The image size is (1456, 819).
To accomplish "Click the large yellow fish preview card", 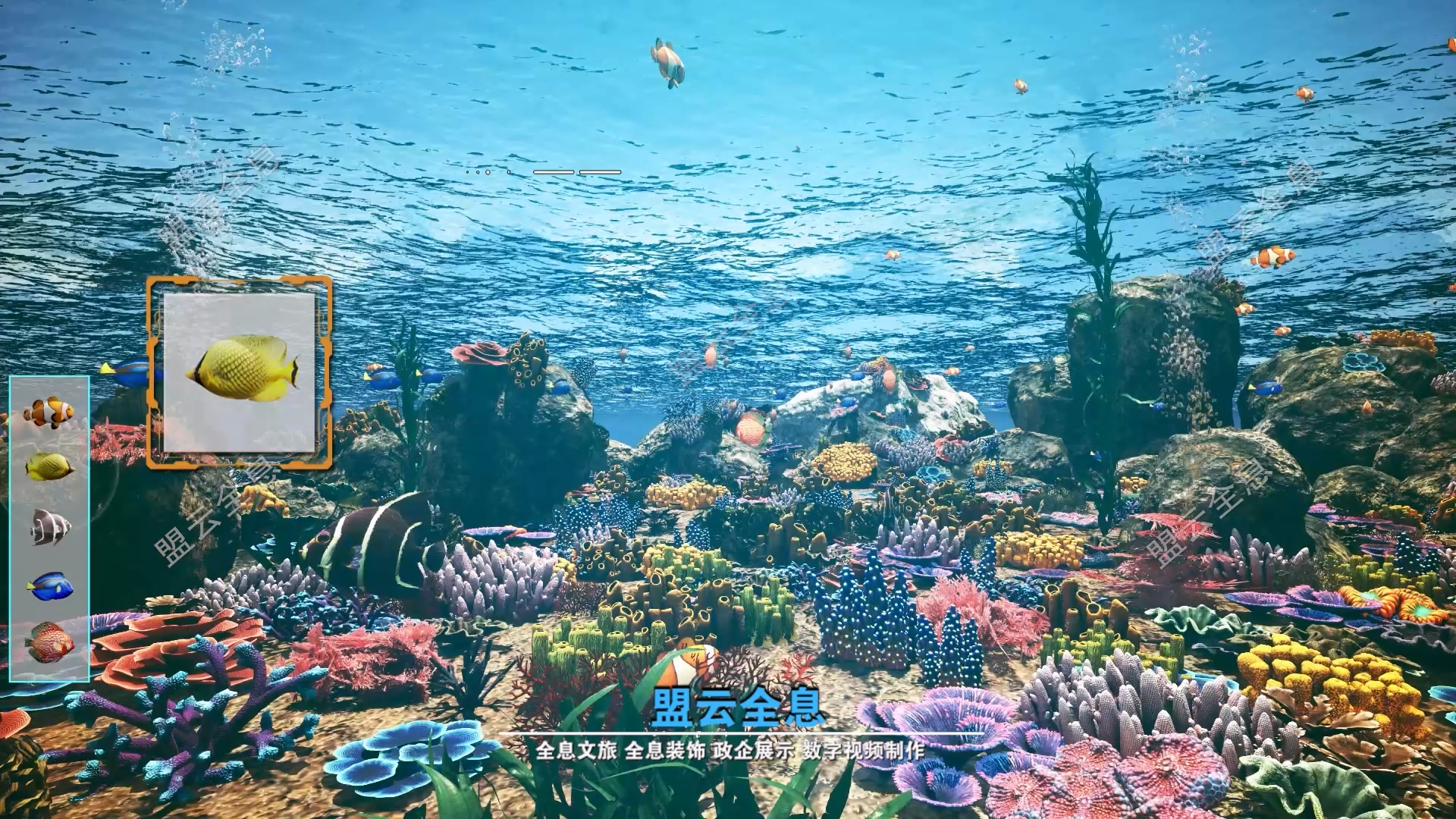I will click(240, 372).
